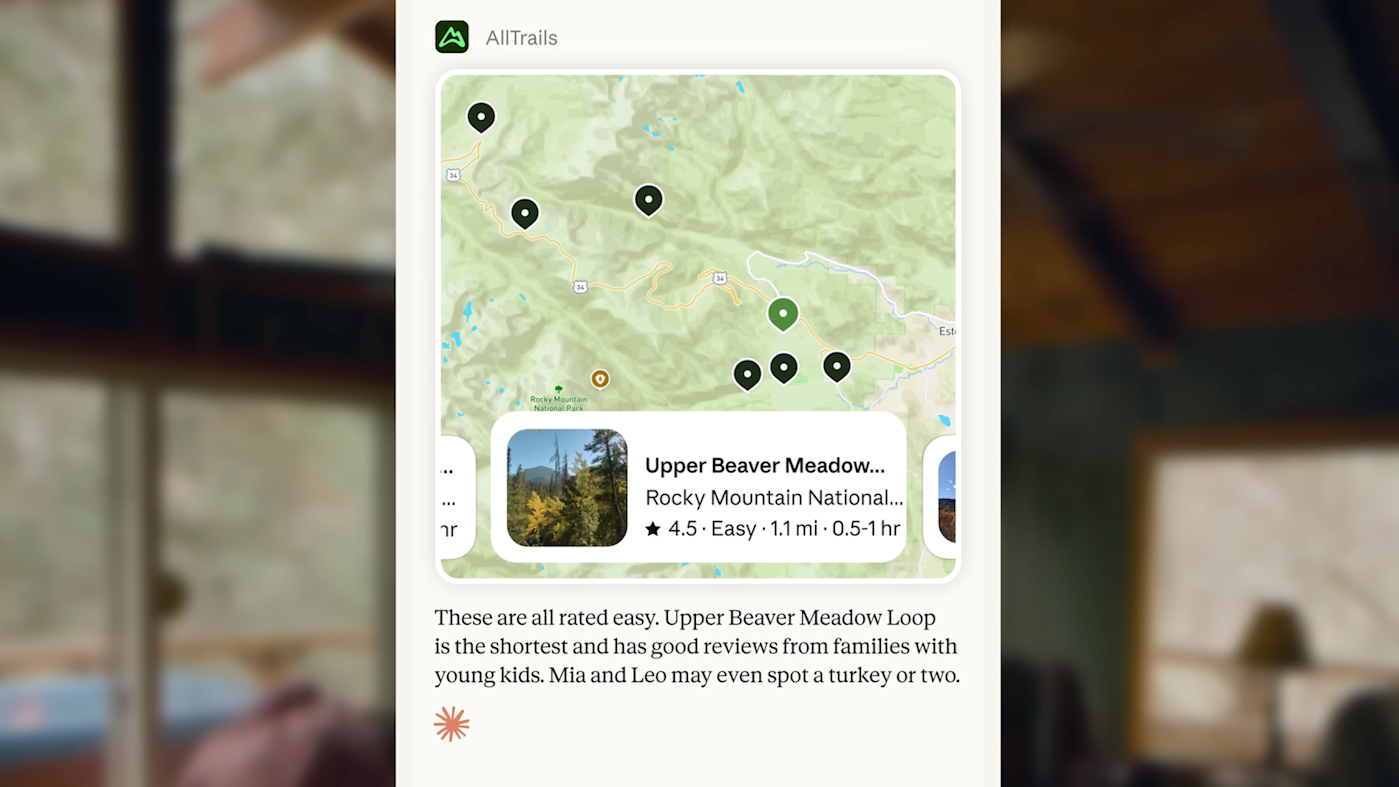Expand the truncated Upper Beaver Meadow title
The image size is (1399, 787).
[x=765, y=465]
